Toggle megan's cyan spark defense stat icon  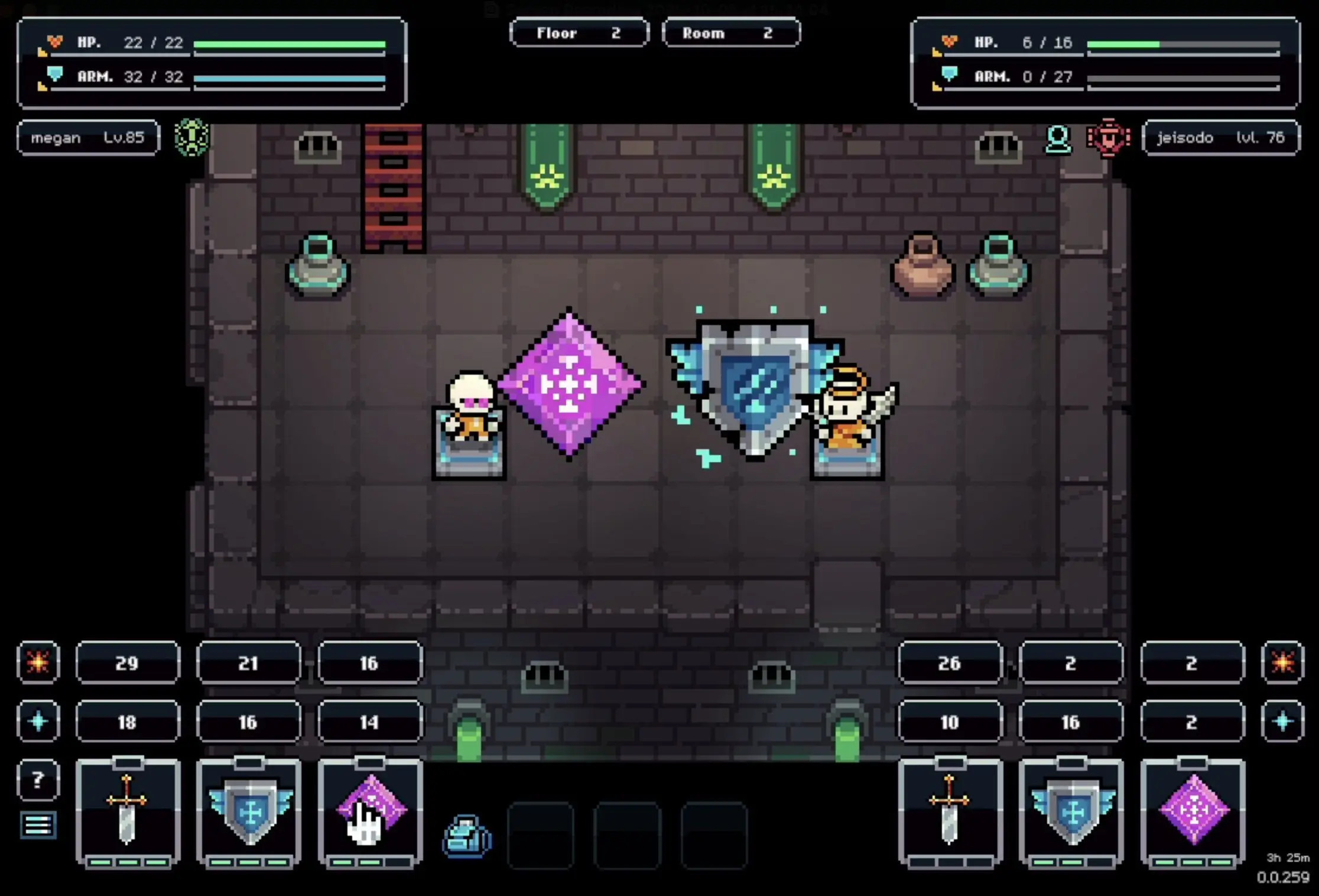click(x=38, y=721)
